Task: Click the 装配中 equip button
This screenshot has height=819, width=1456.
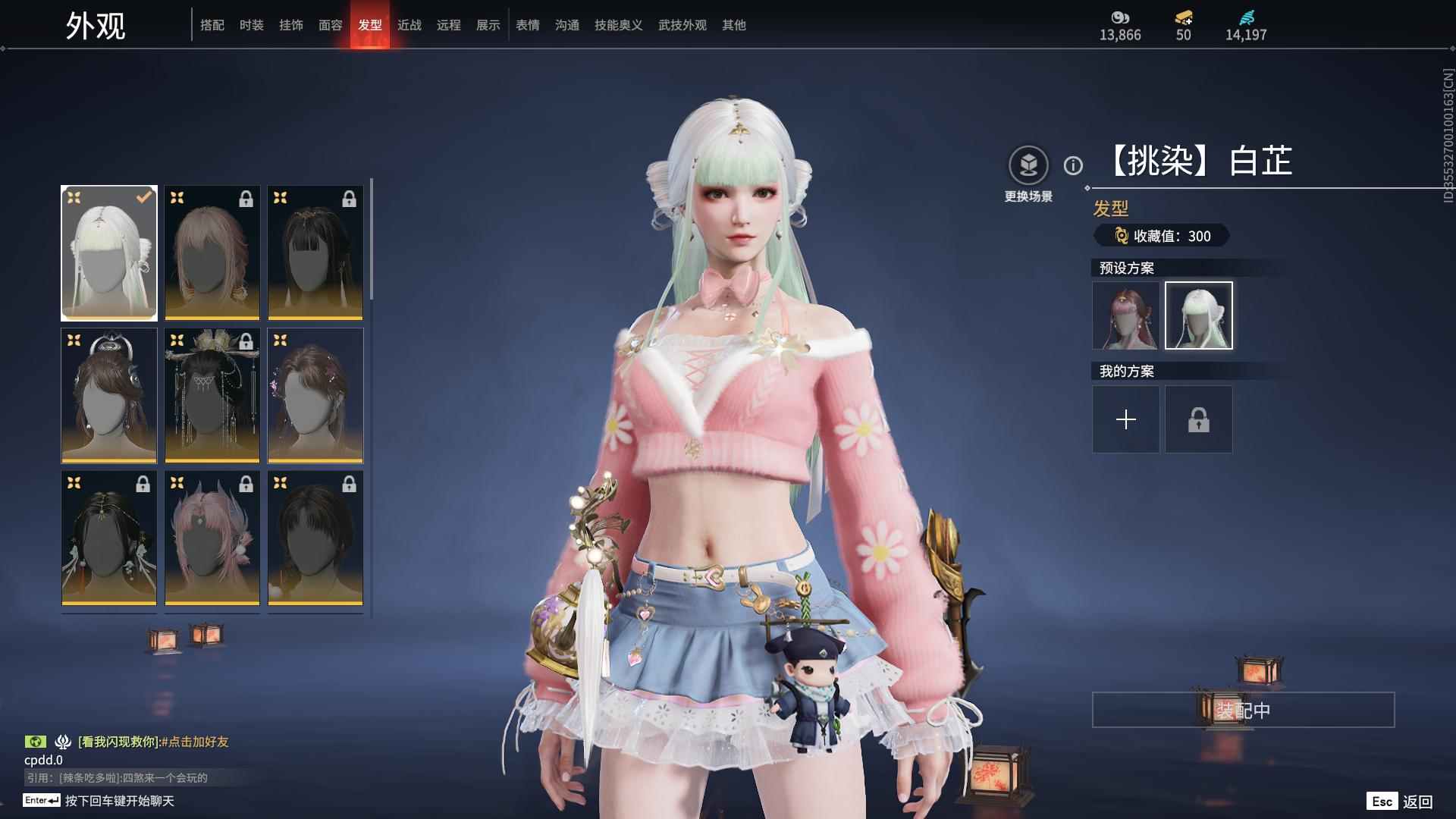Action: pos(1243,710)
